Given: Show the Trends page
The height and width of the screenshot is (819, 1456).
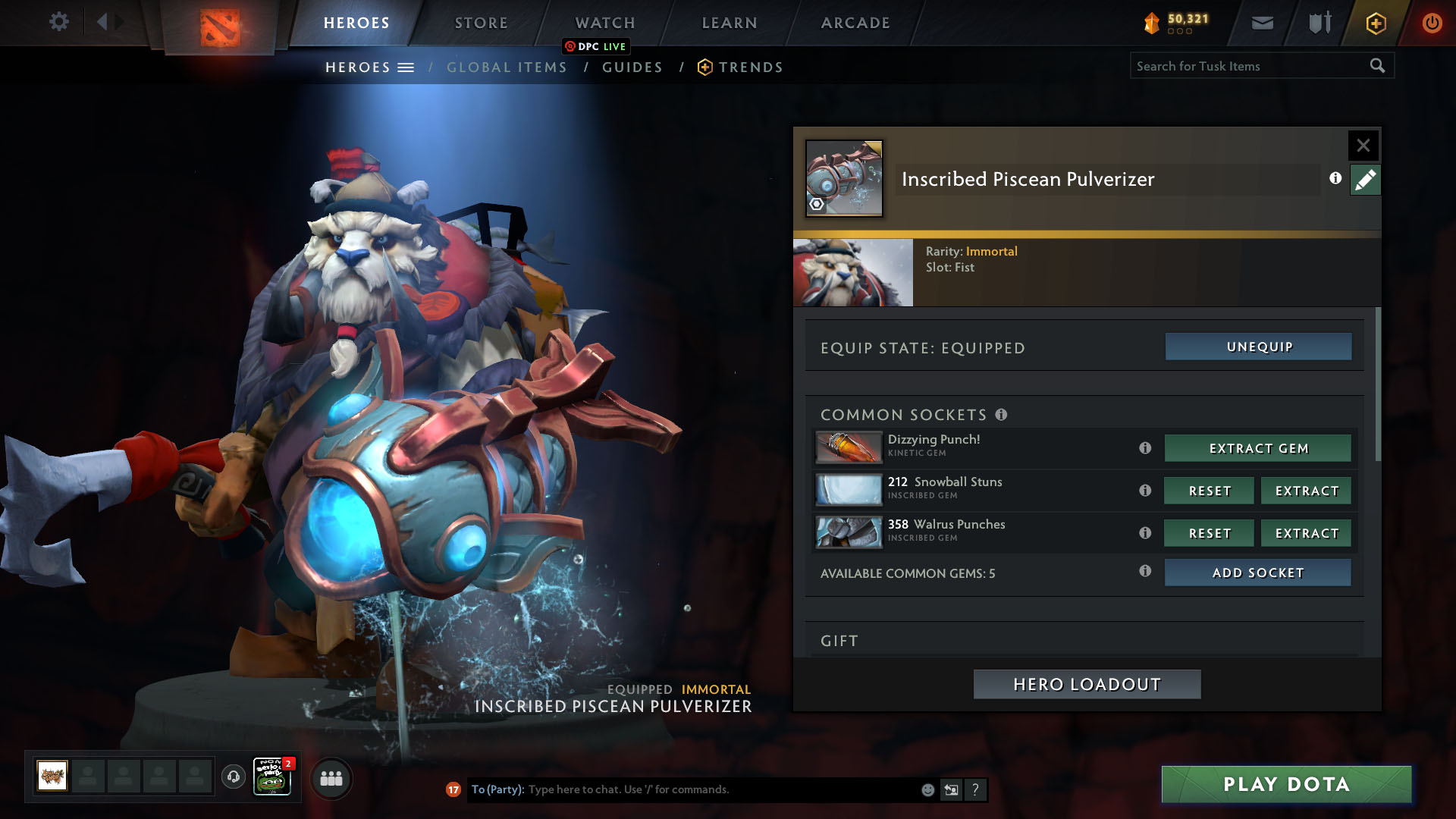Looking at the screenshot, I should 750,67.
